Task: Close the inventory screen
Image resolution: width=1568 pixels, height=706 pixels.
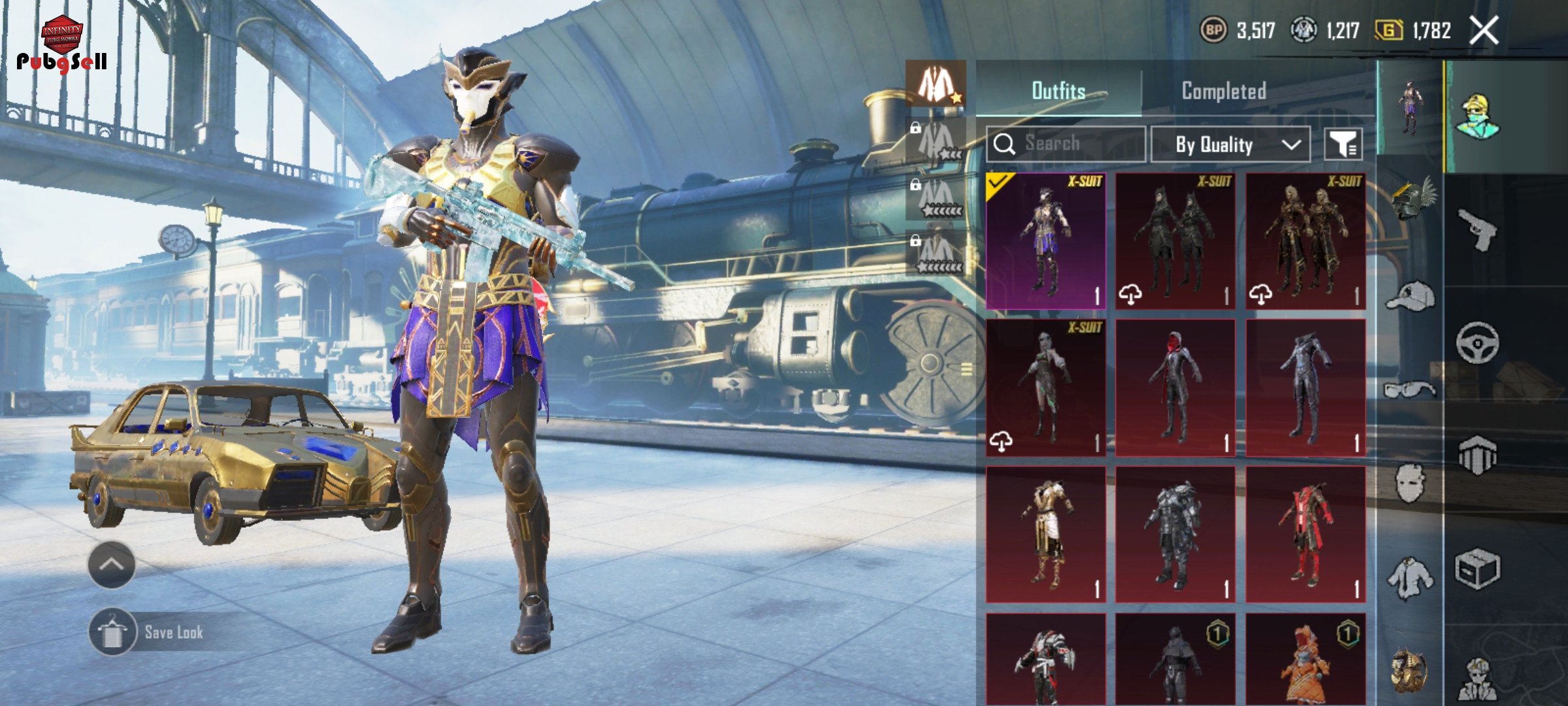Action: tap(1484, 31)
